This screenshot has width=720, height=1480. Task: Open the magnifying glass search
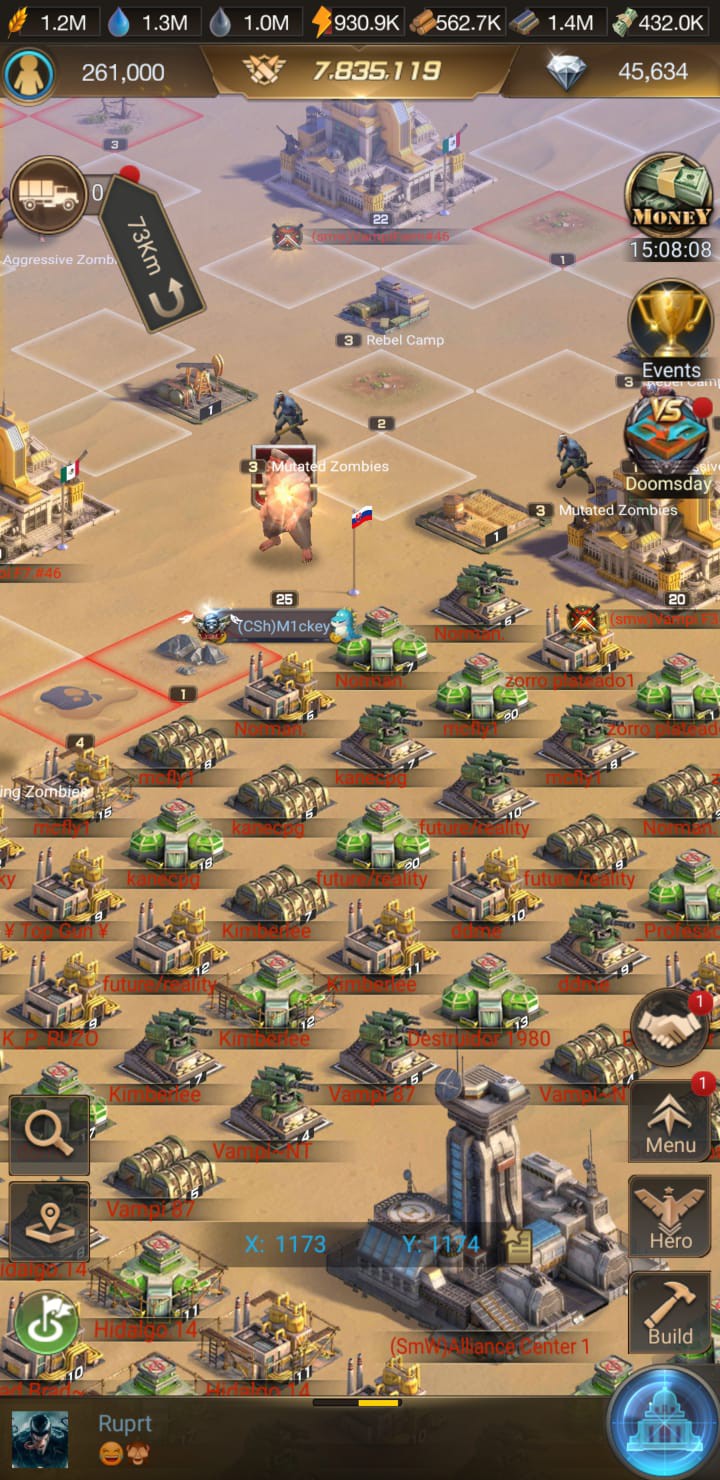(49, 1134)
